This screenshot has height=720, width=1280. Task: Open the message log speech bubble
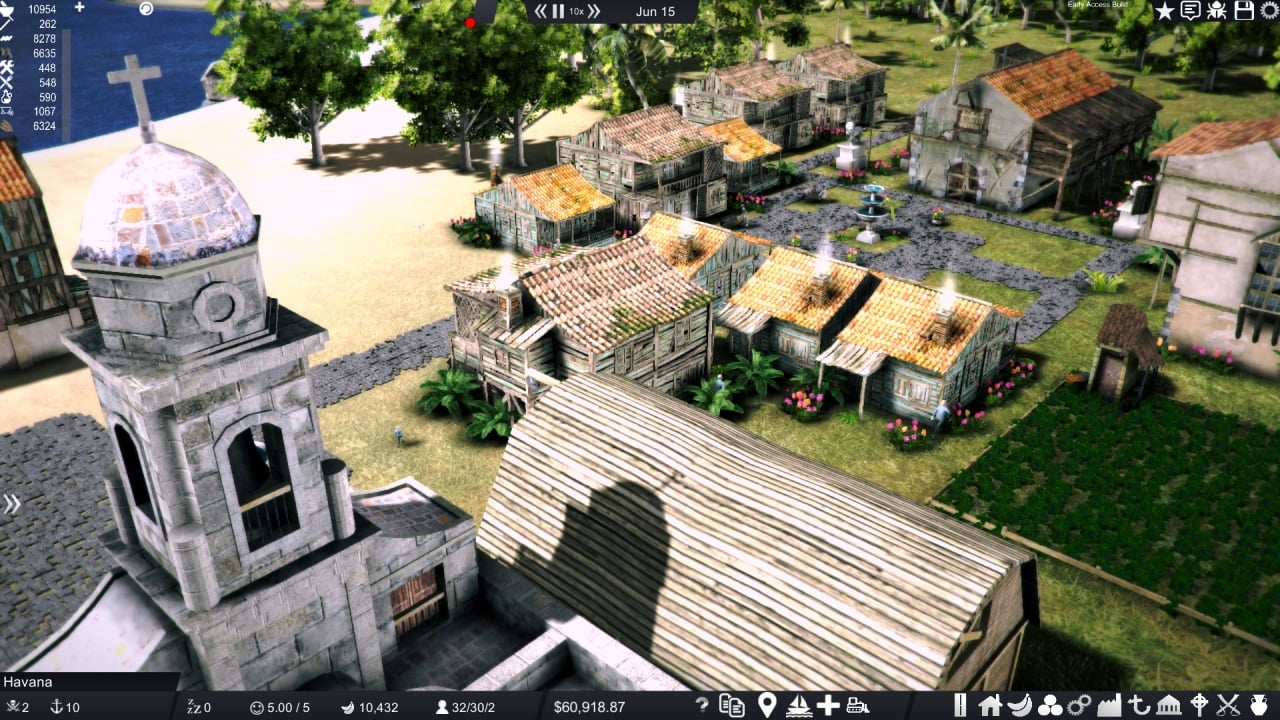1191,11
